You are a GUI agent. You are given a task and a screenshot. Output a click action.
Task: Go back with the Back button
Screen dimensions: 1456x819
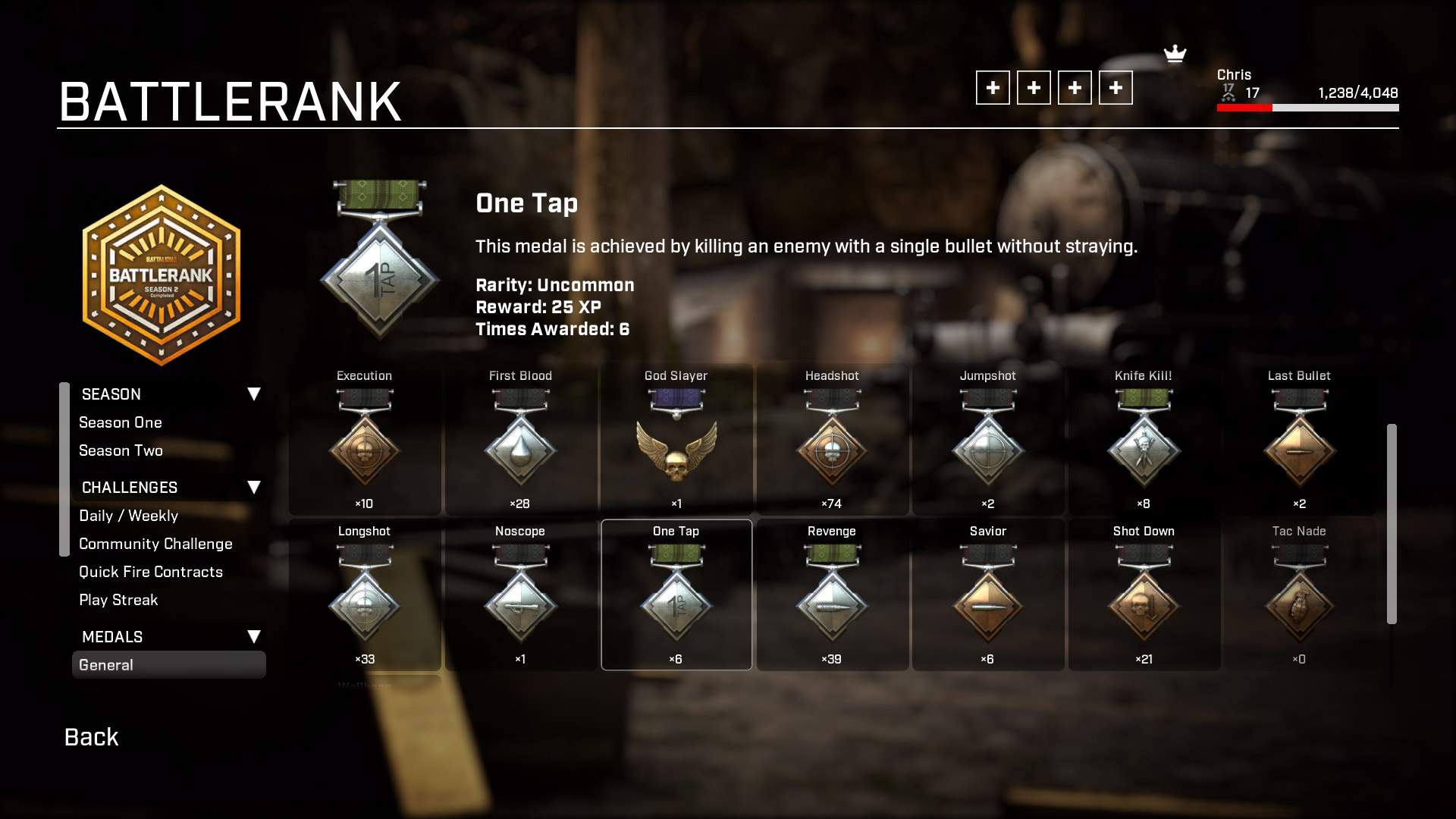point(91,737)
